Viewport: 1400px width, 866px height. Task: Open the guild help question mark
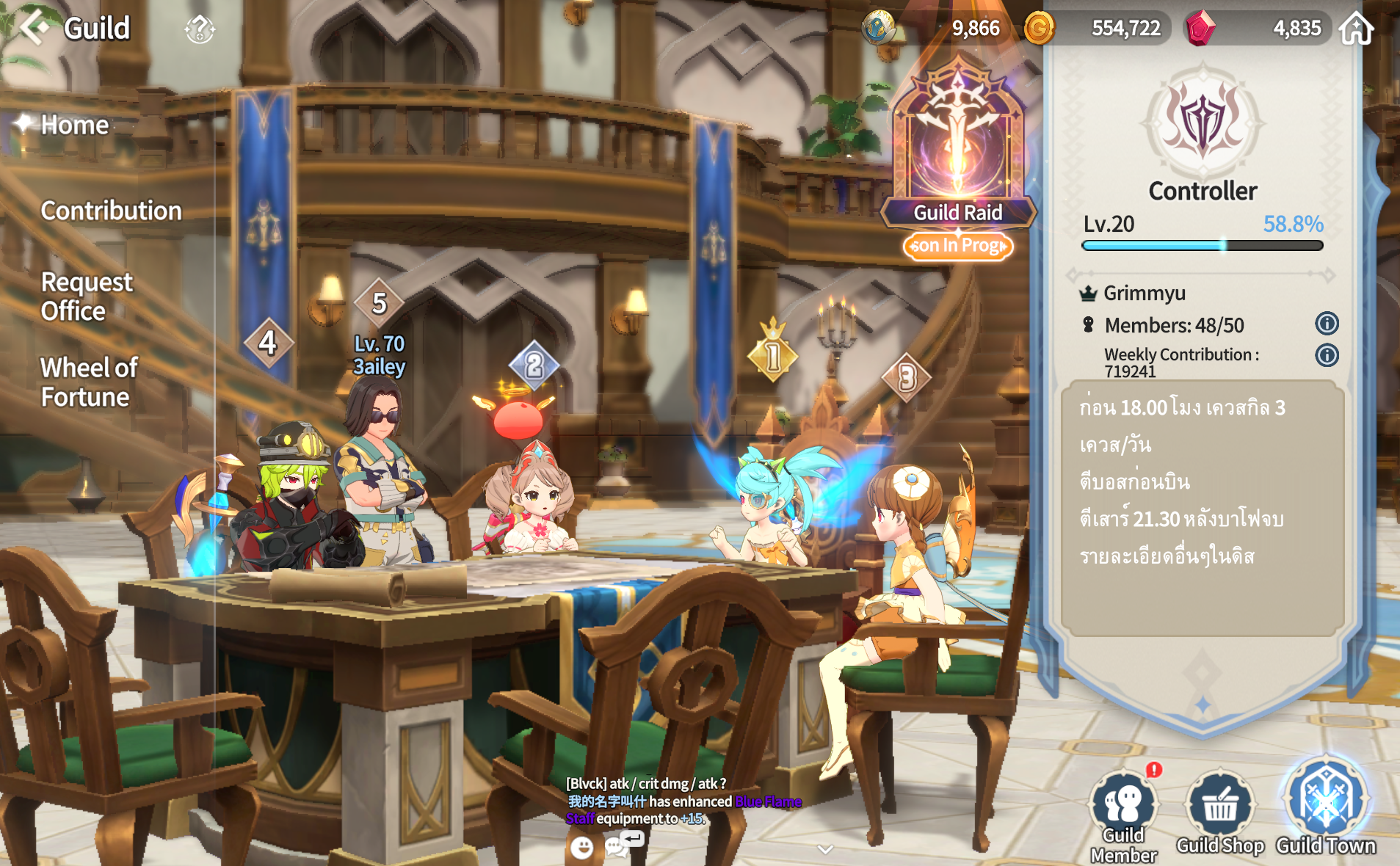(x=199, y=29)
